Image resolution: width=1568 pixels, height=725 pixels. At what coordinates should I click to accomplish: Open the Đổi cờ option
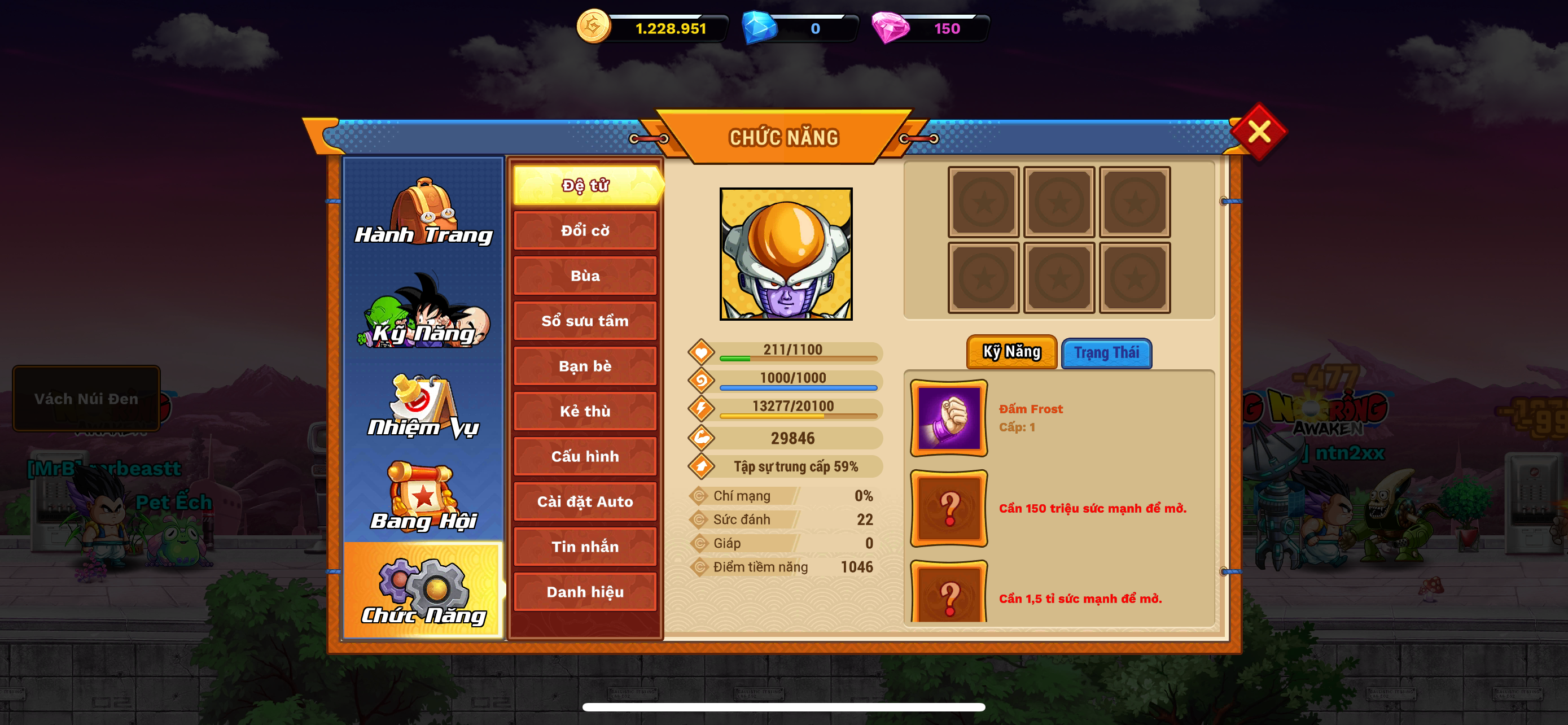(x=585, y=231)
